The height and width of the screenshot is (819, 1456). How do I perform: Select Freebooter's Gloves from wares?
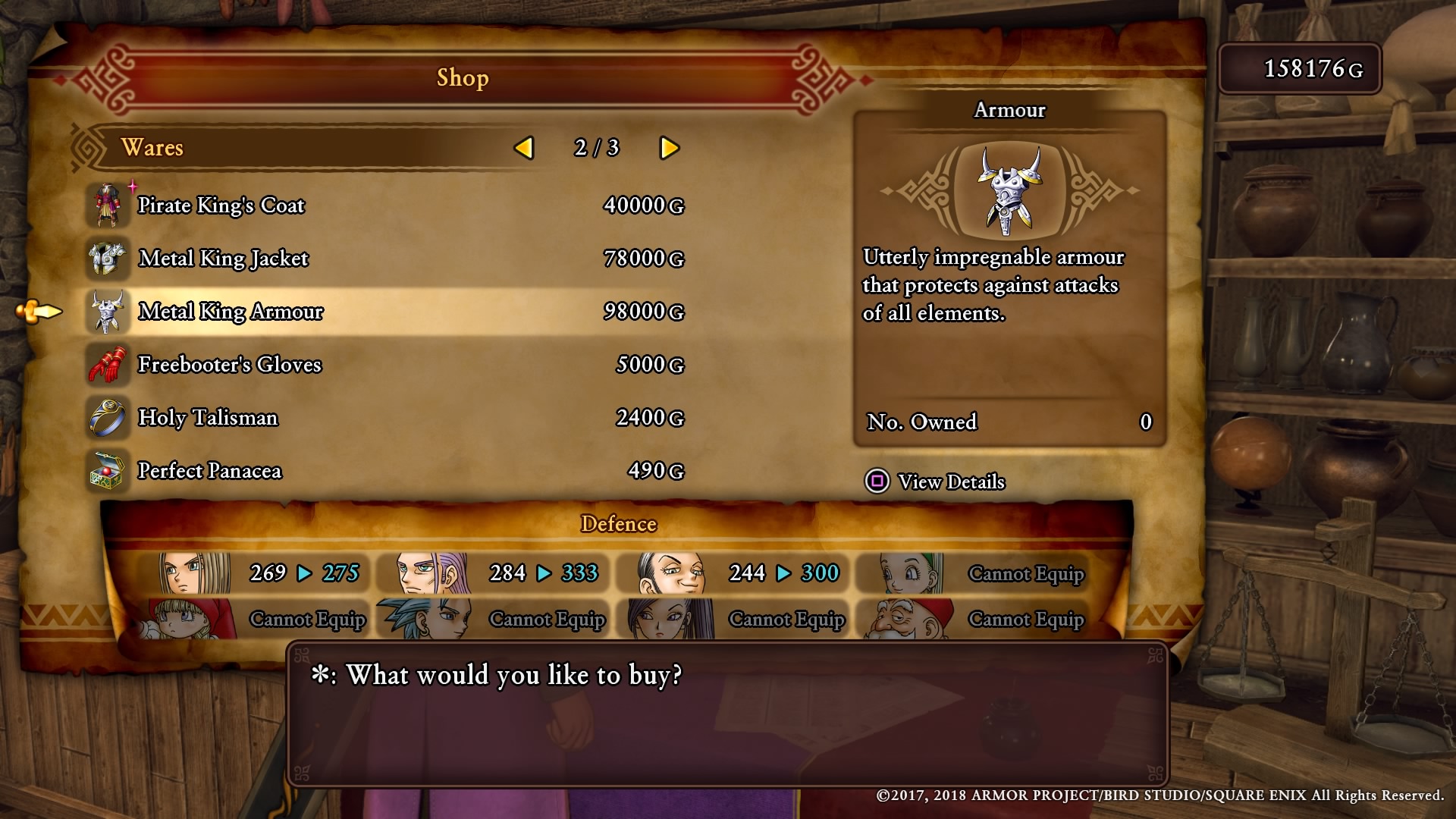coord(230,365)
